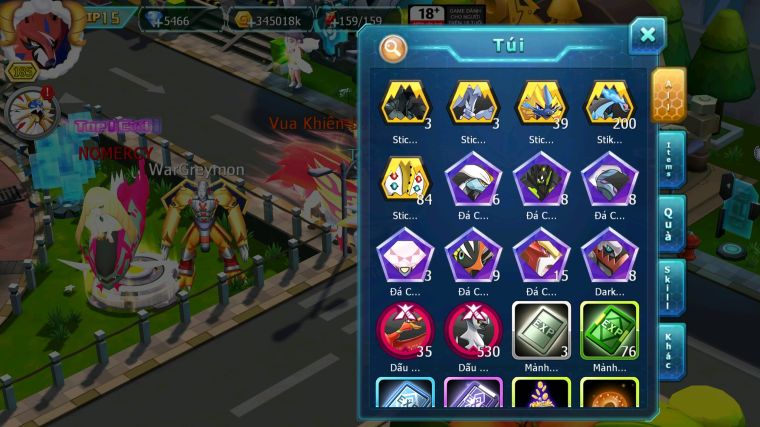This screenshot has width=760, height=427.
Task: Select the sticker item with quantity 84
Action: coord(405,180)
